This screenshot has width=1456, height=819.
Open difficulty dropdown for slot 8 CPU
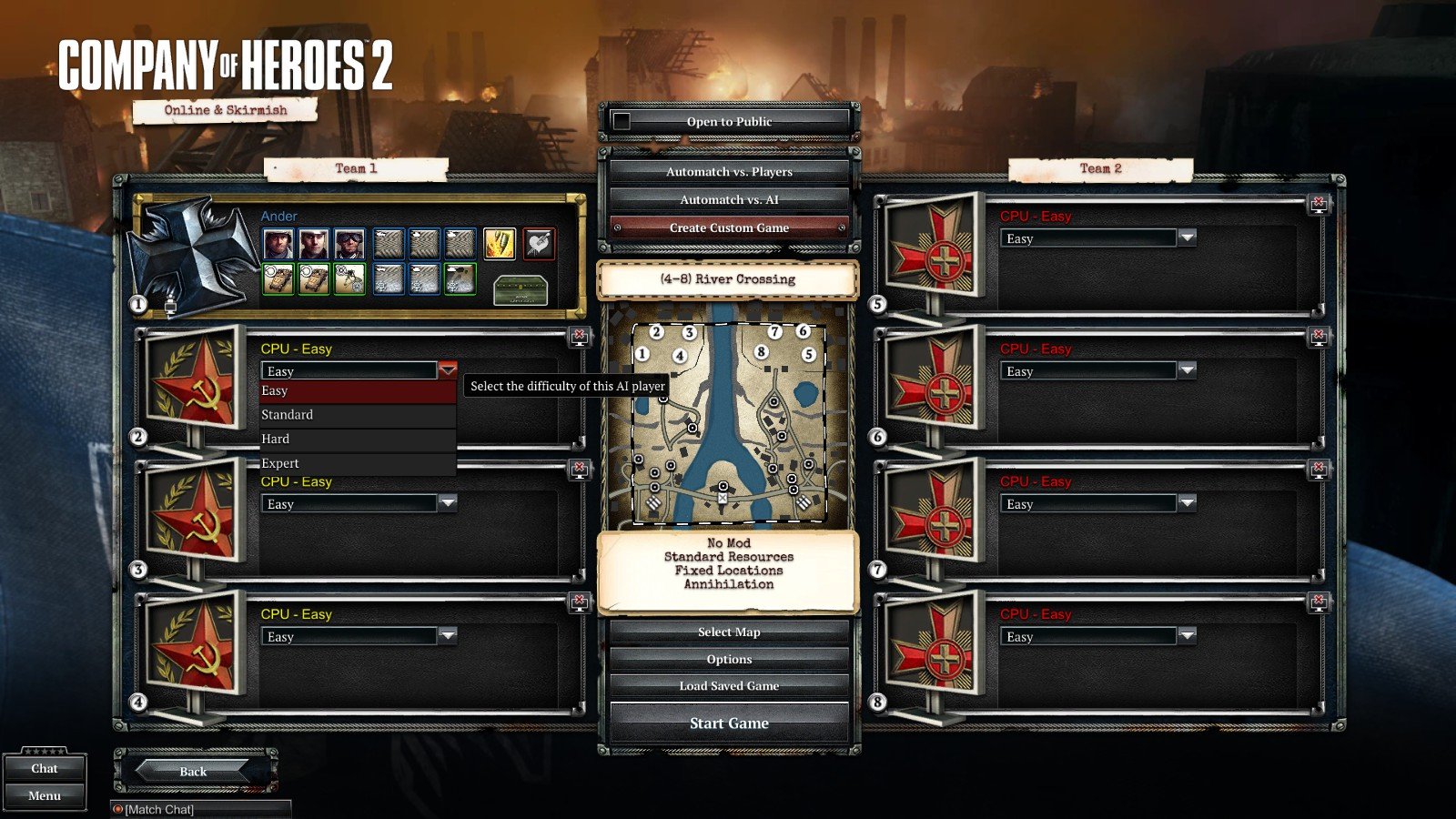[x=1187, y=635]
